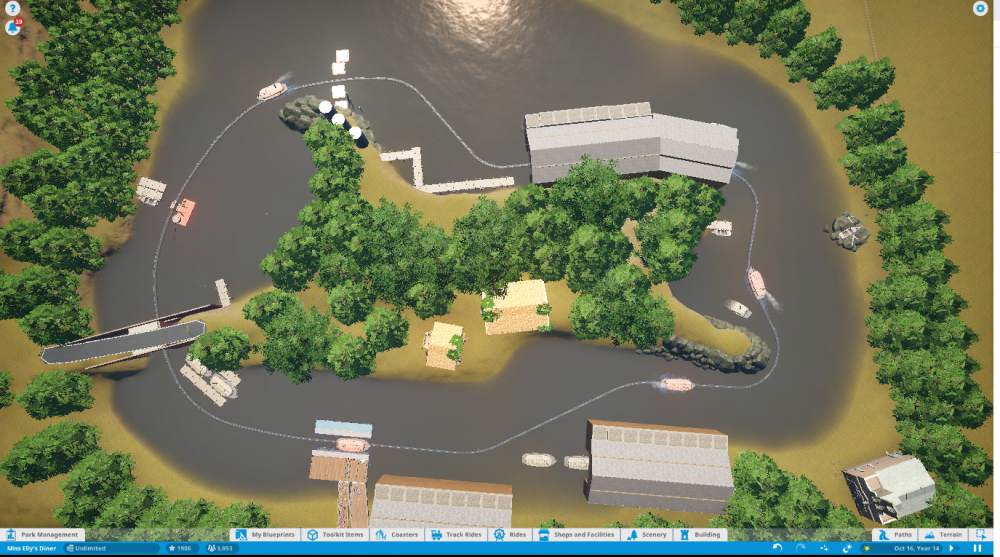
Task: Undo the last action
Action: pyautogui.click(x=778, y=548)
